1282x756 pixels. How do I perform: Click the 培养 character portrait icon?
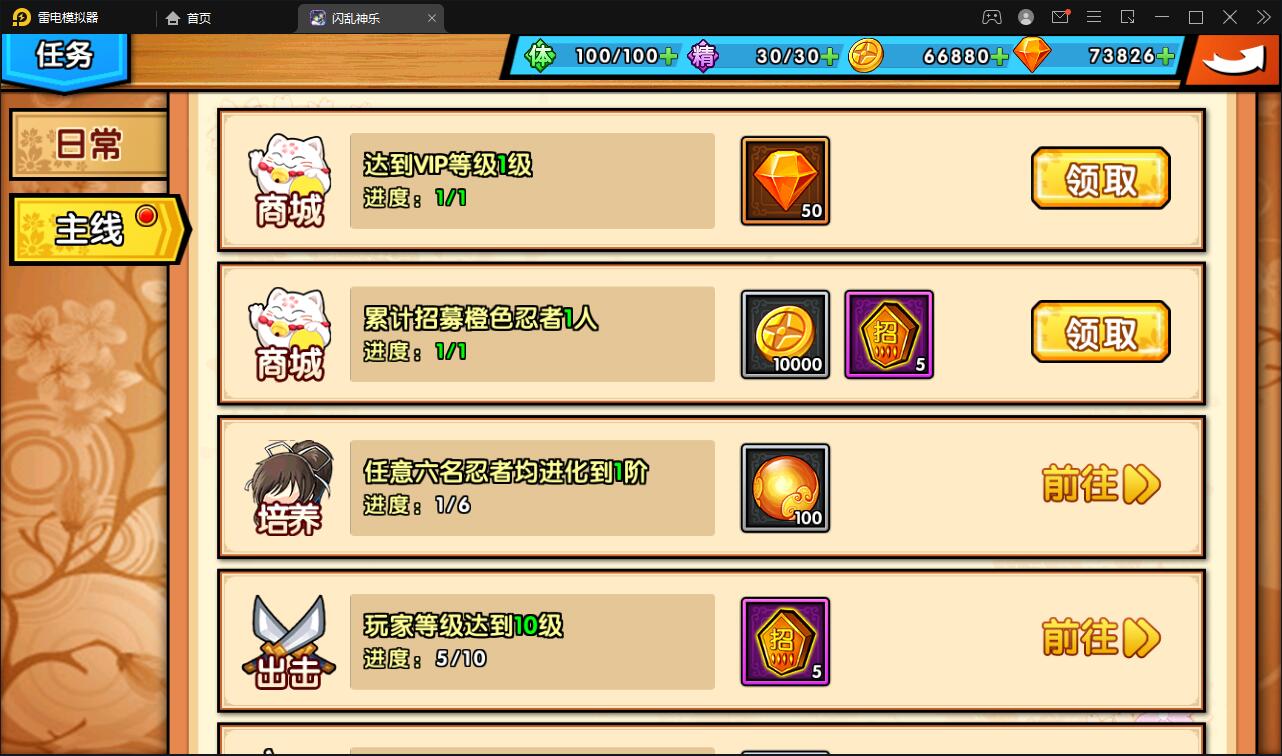[x=289, y=485]
